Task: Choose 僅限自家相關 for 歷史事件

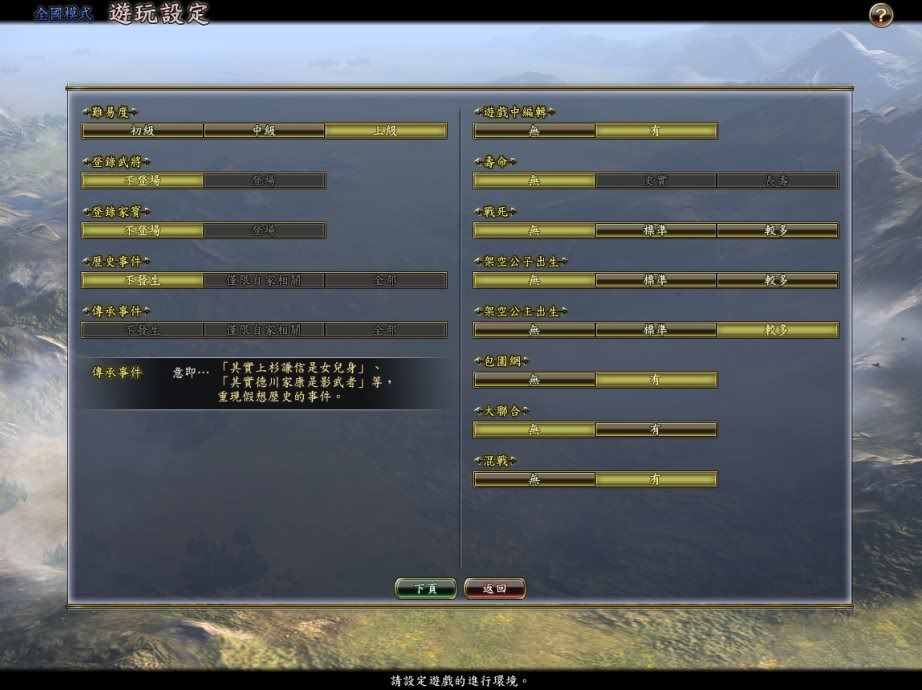Action: [264, 280]
